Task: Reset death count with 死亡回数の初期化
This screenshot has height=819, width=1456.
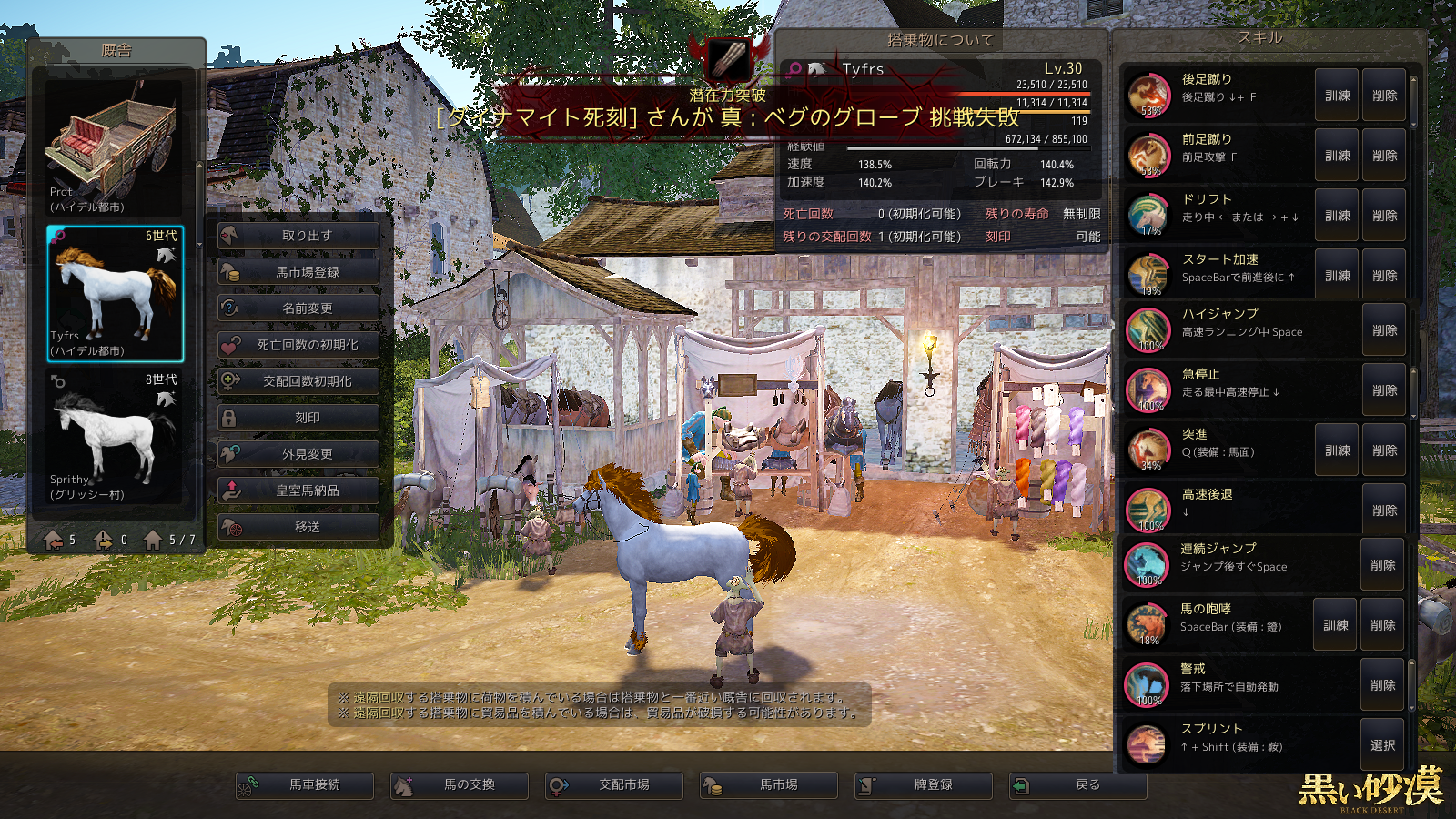Action: point(298,345)
